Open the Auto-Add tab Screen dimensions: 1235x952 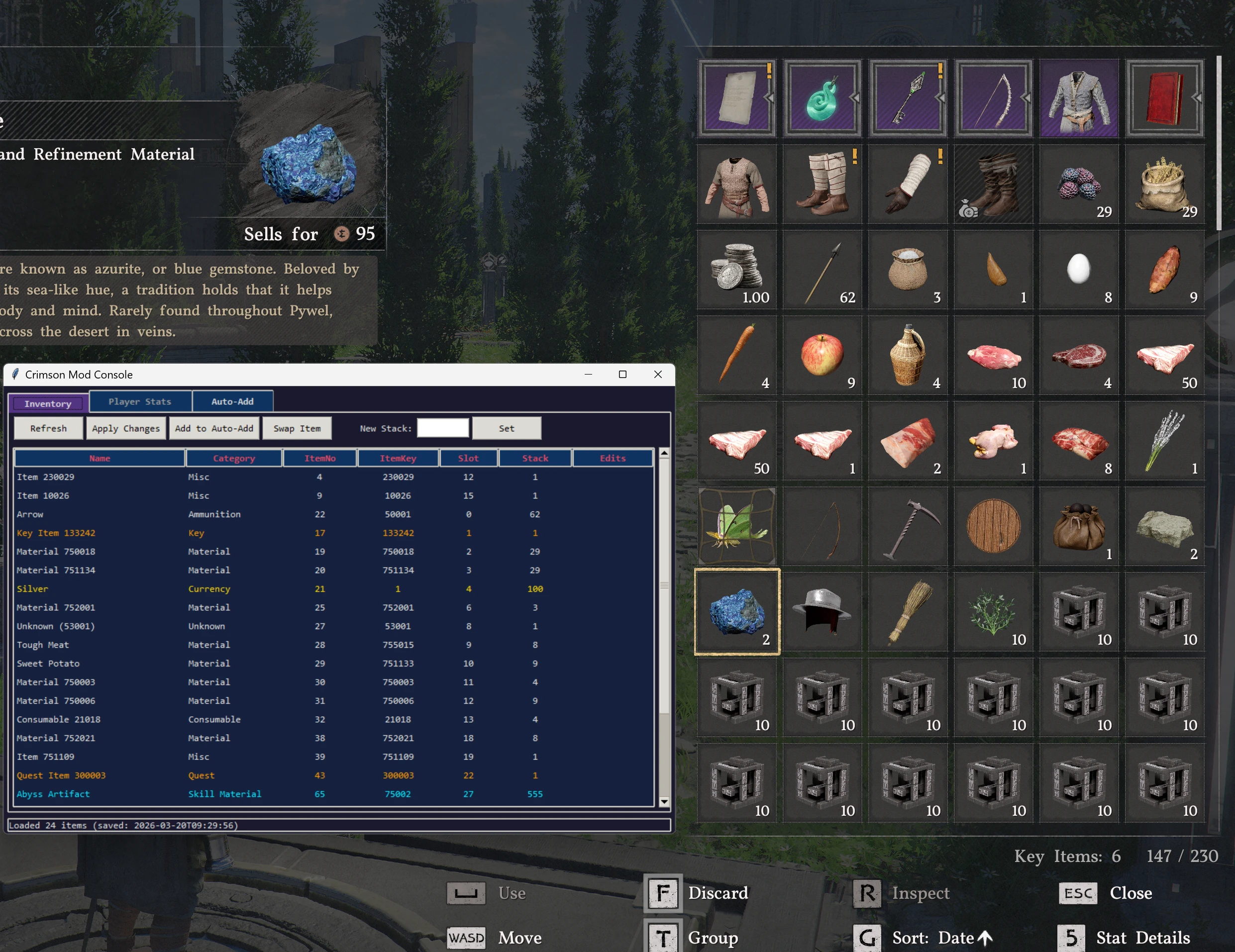pos(232,401)
